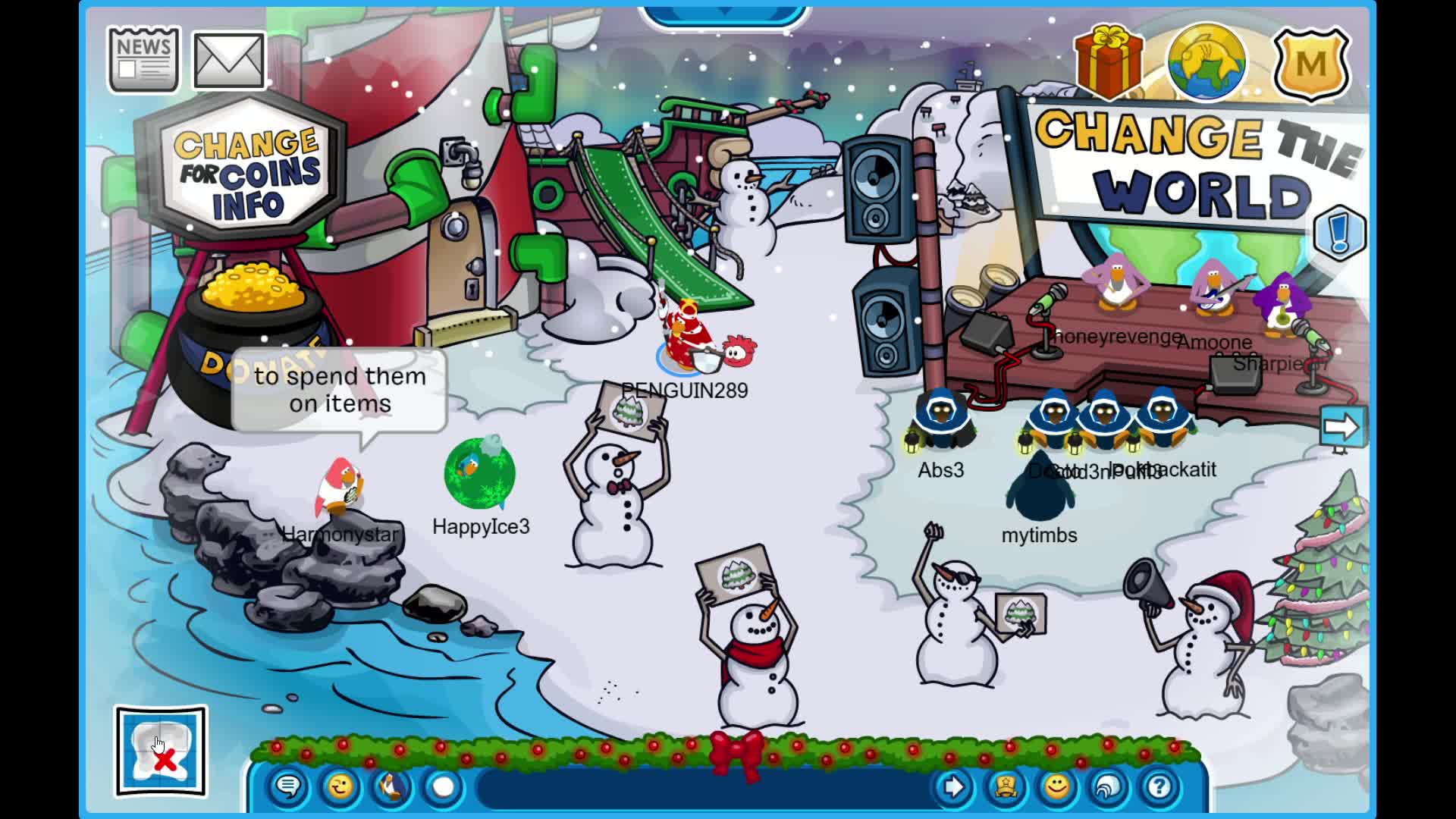
Task: Open the News newspaper icon
Action: point(143,59)
